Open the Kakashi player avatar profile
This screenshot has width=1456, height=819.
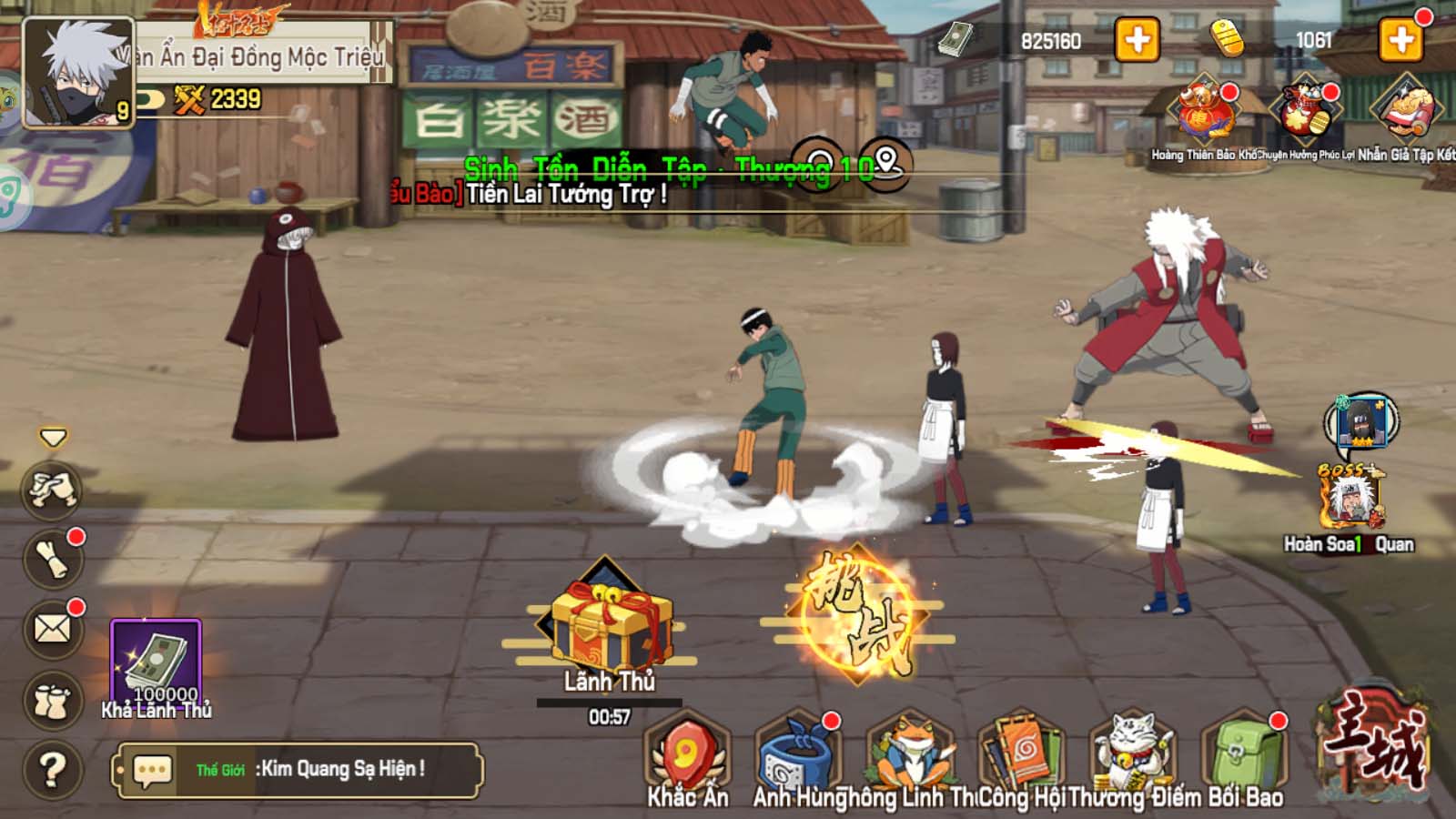[76, 73]
